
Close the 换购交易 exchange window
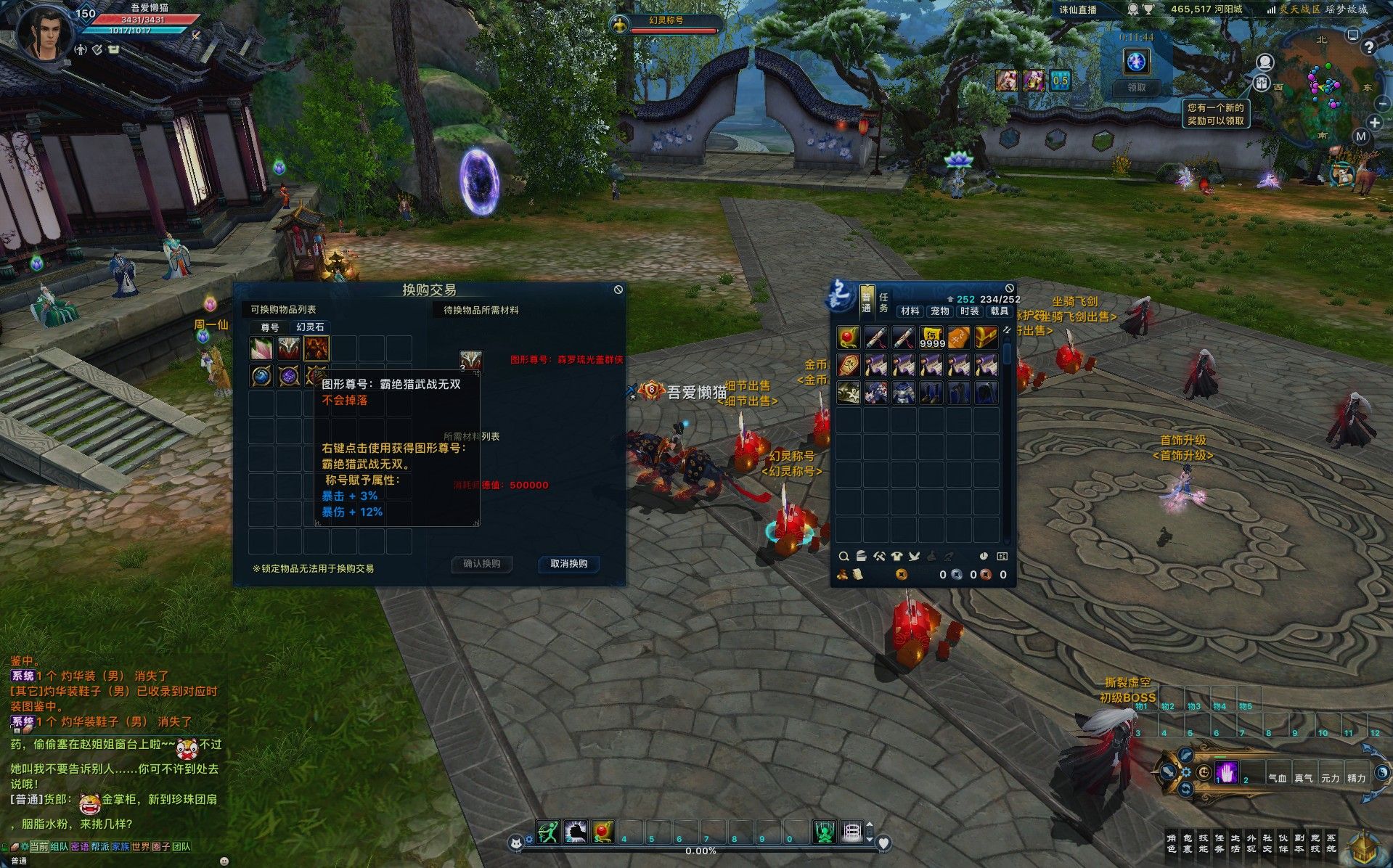click(618, 290)
